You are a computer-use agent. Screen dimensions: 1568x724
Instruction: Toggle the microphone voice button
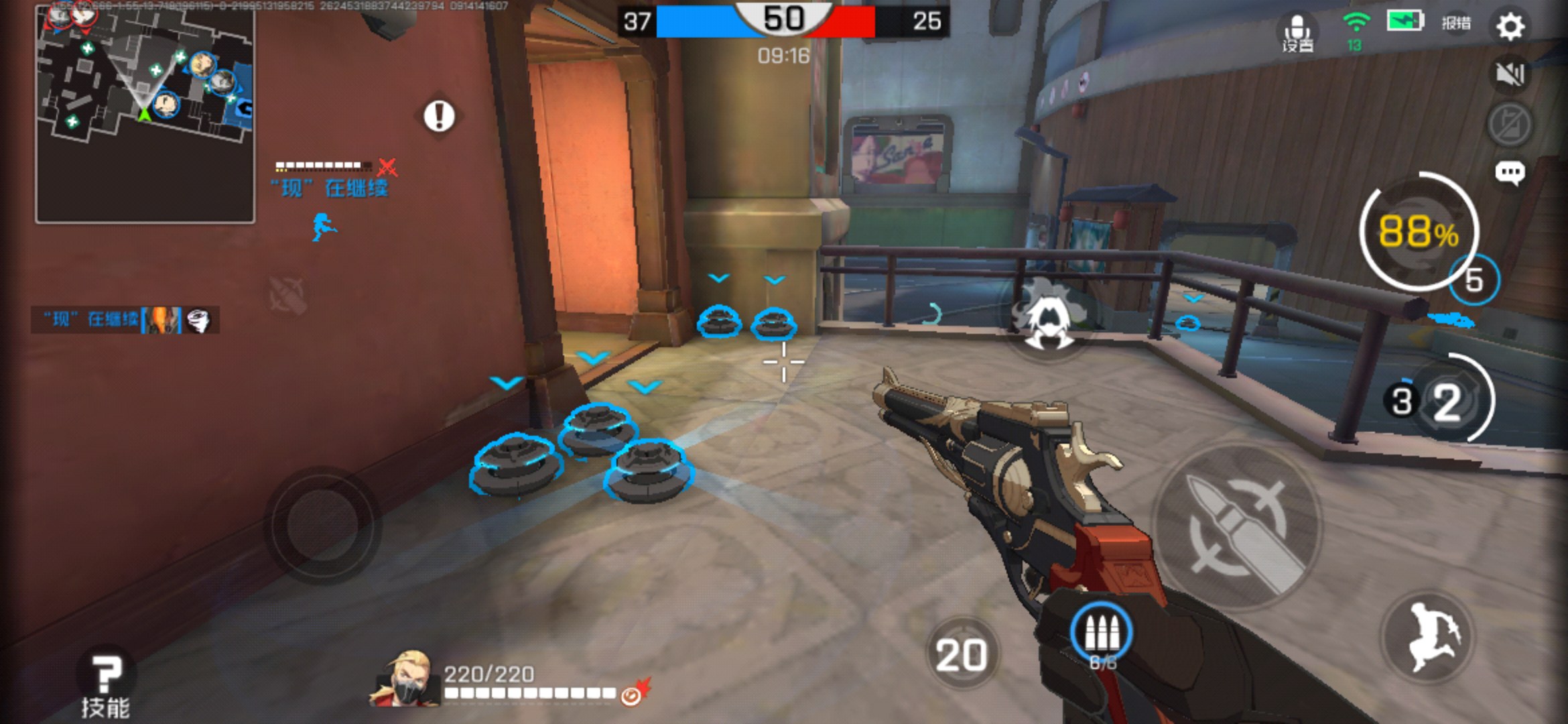point(1298,32)
